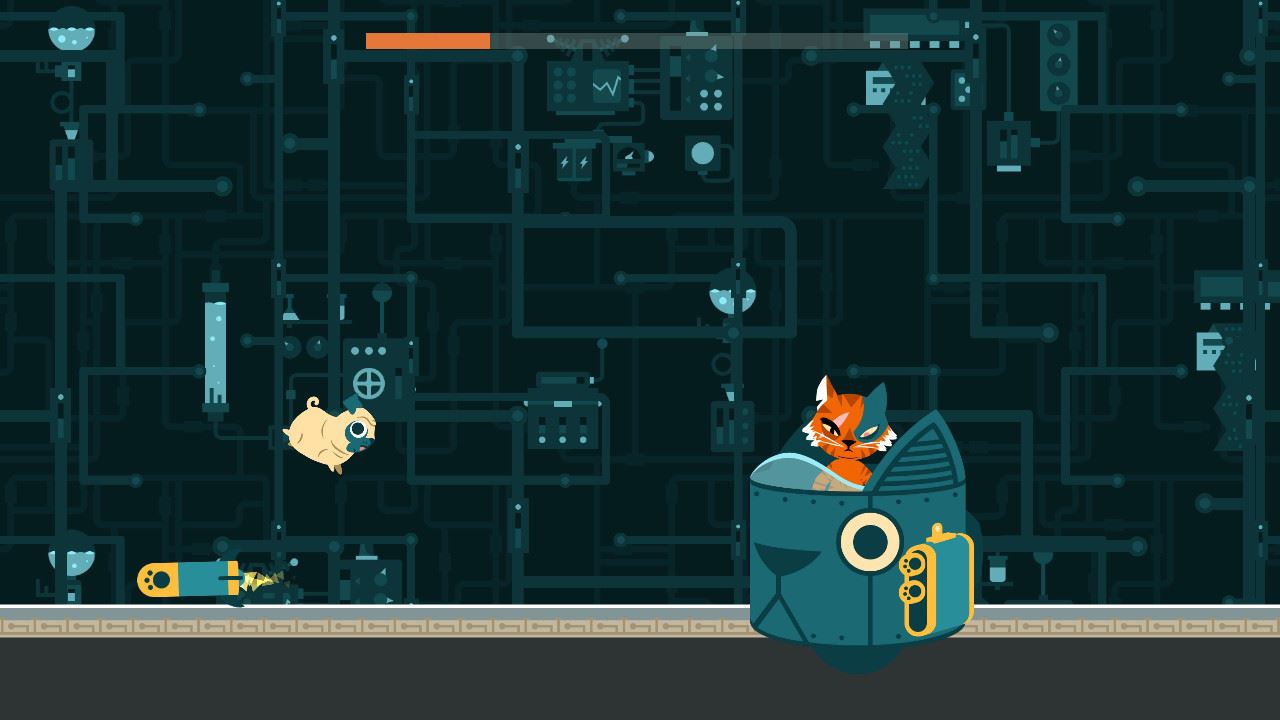Screen dimensions: 1280x720
Task: Click the gauge dial with cloud icon
Action: click(x=630, y=153)
